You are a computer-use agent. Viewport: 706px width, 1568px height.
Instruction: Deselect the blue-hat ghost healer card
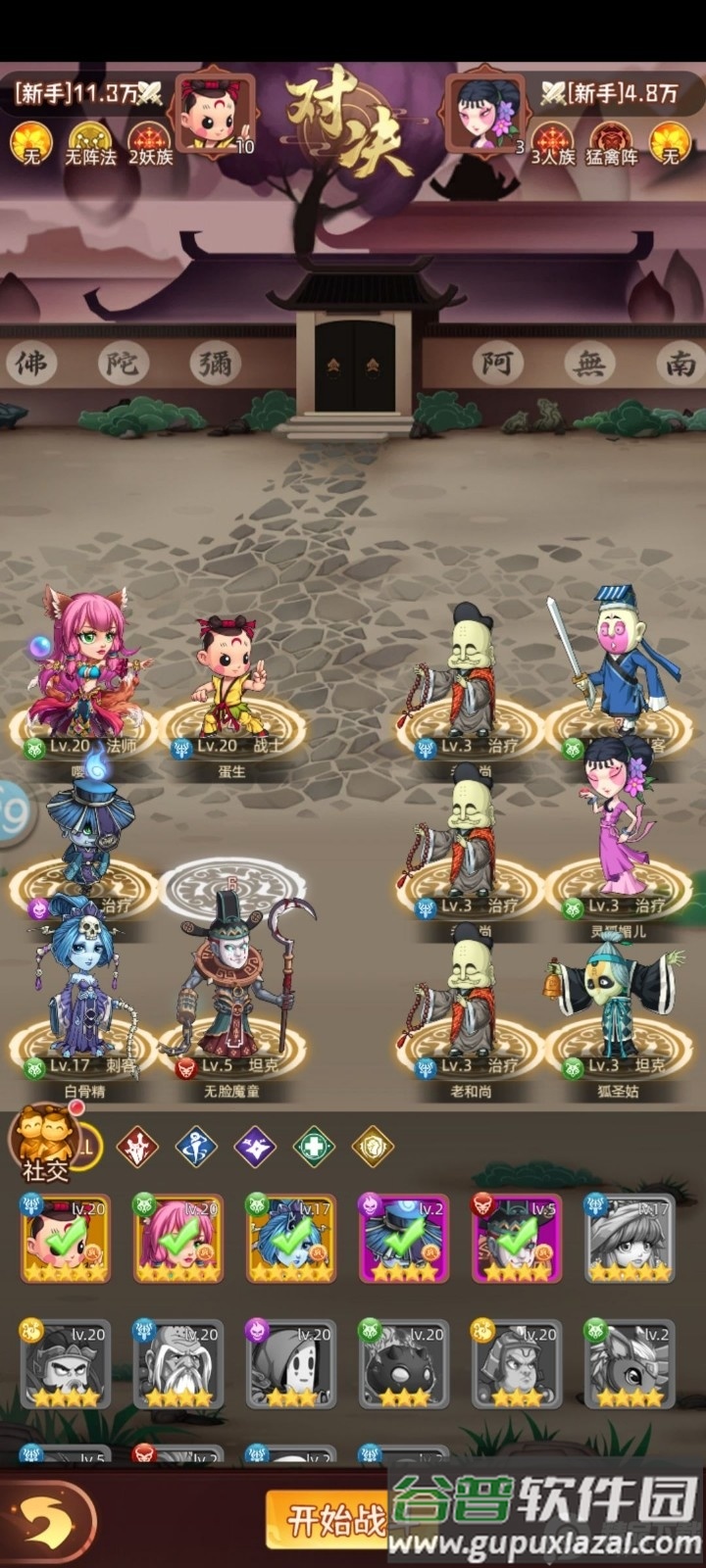[x=404, y=1238]
